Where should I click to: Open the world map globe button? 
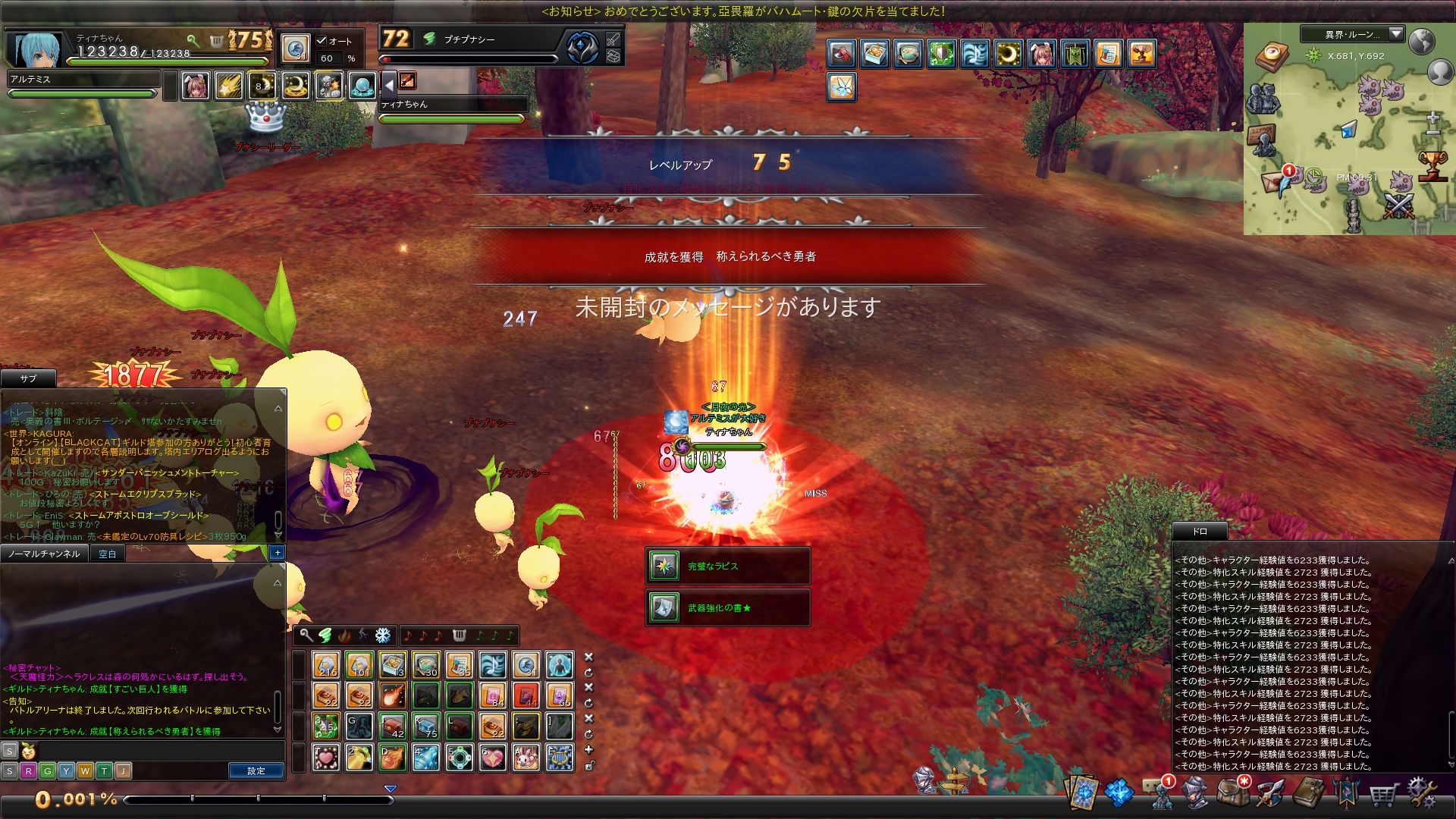[x=1422, y=41]
